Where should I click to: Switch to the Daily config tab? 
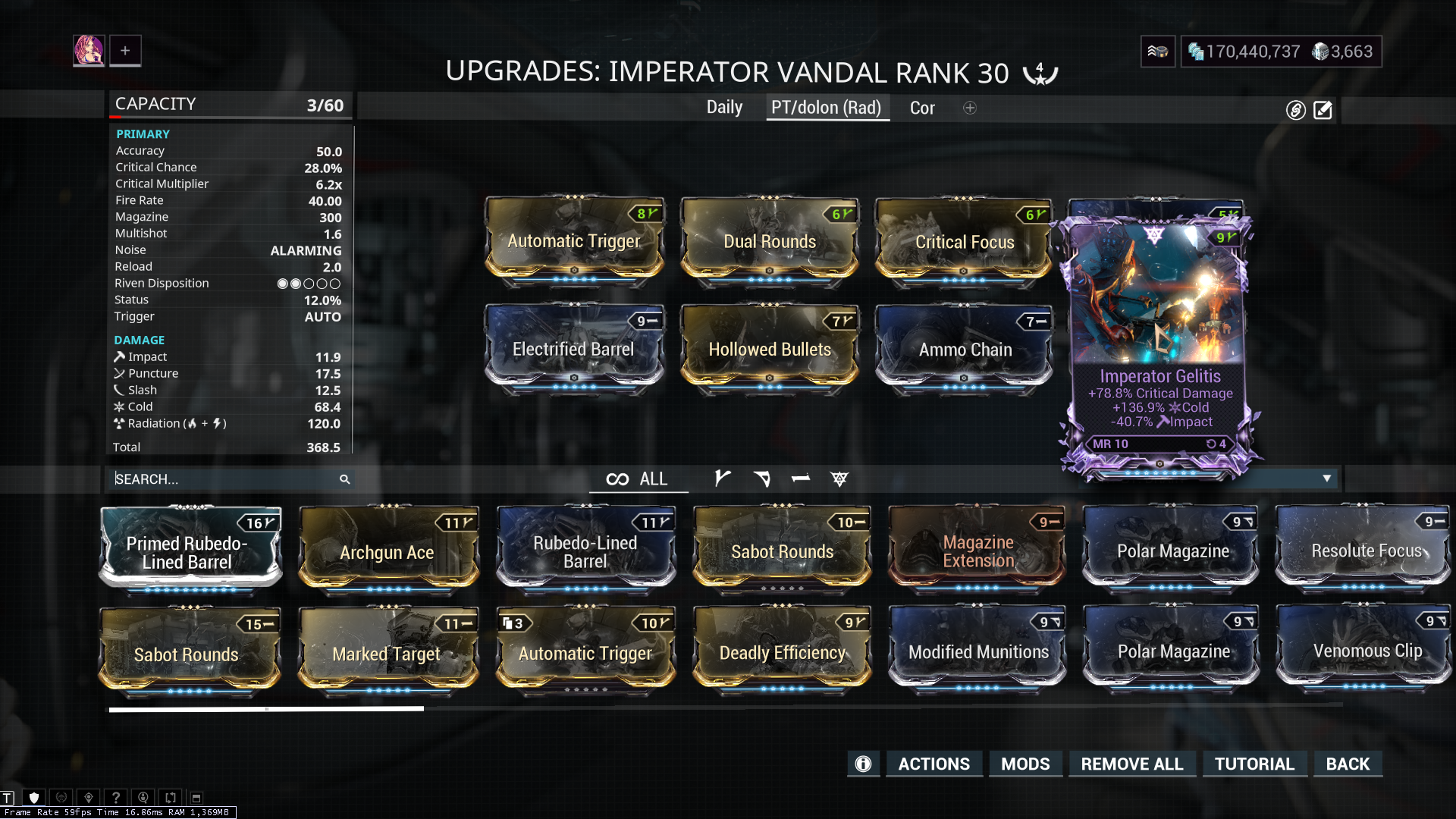coord(724,108)
